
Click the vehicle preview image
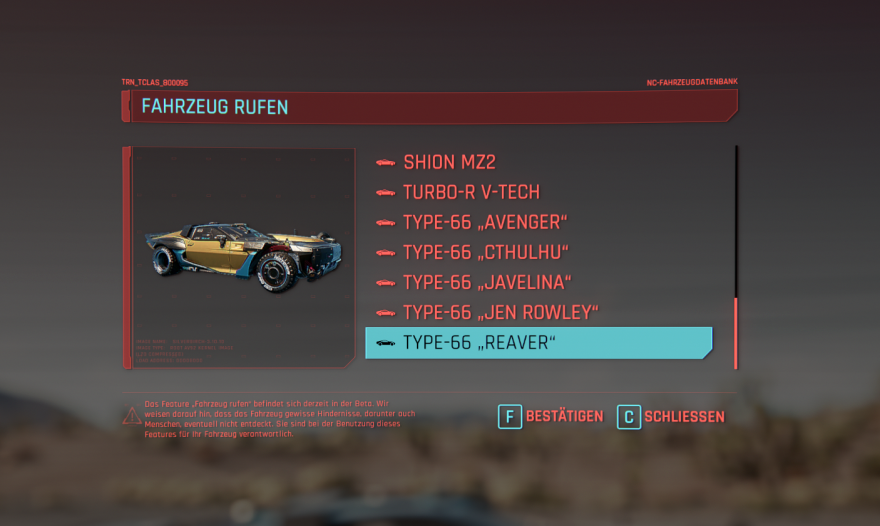tap(243, 250)
